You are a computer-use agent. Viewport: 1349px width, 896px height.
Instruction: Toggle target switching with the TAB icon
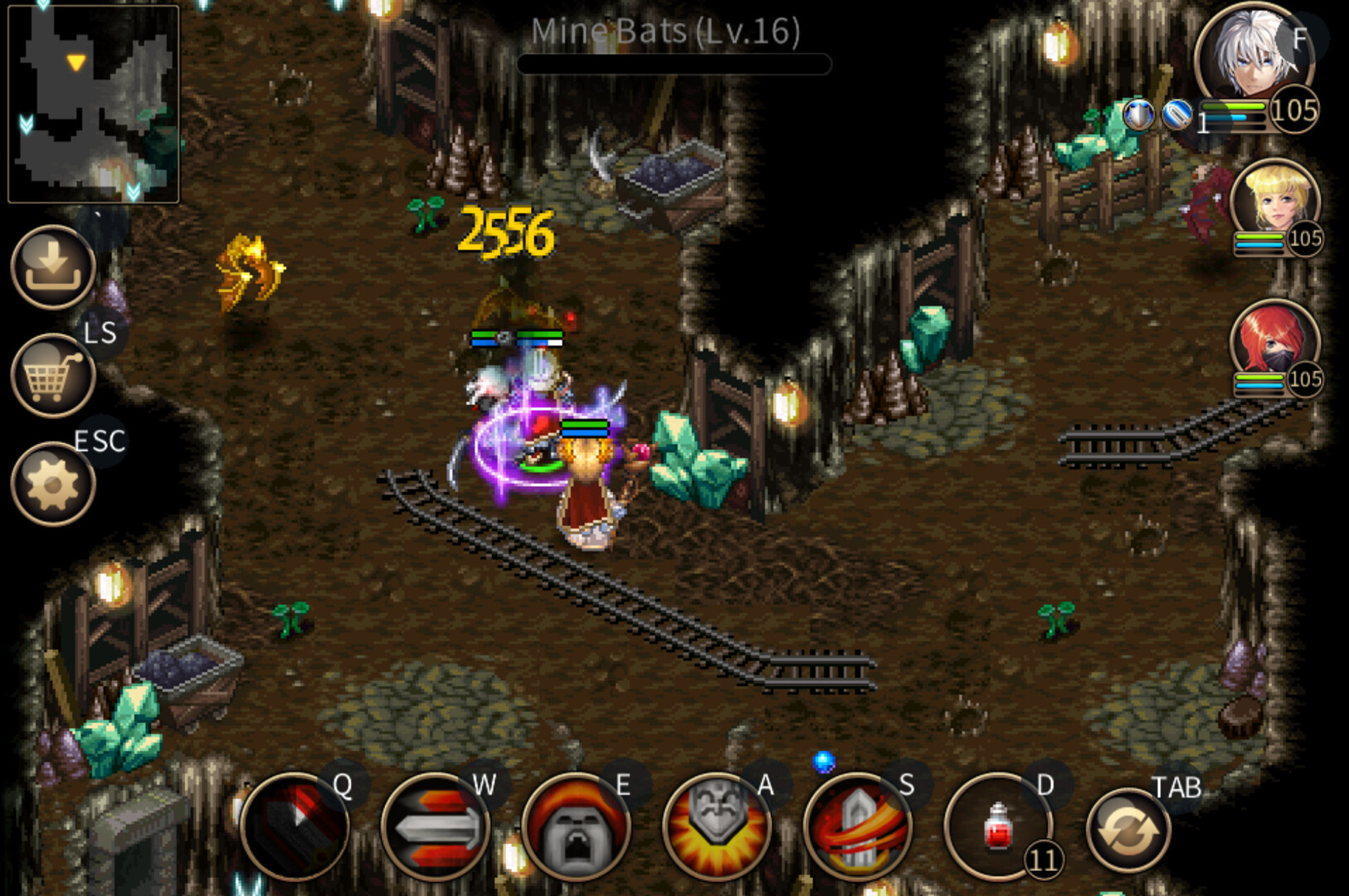[1130, 830]
